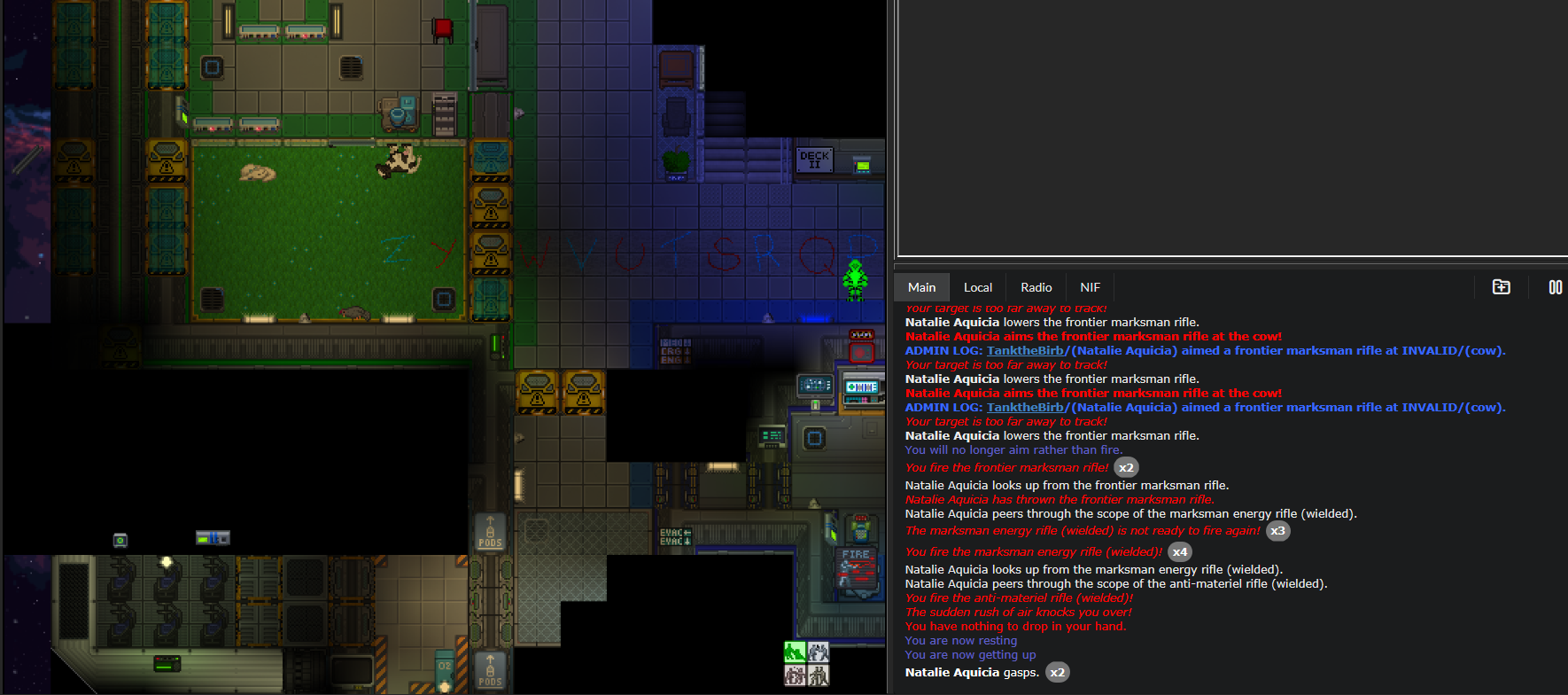Click the x2 badge on gasps message
The width and height of the screenshot is (1568, 695).
click(x=1057, y=672)
